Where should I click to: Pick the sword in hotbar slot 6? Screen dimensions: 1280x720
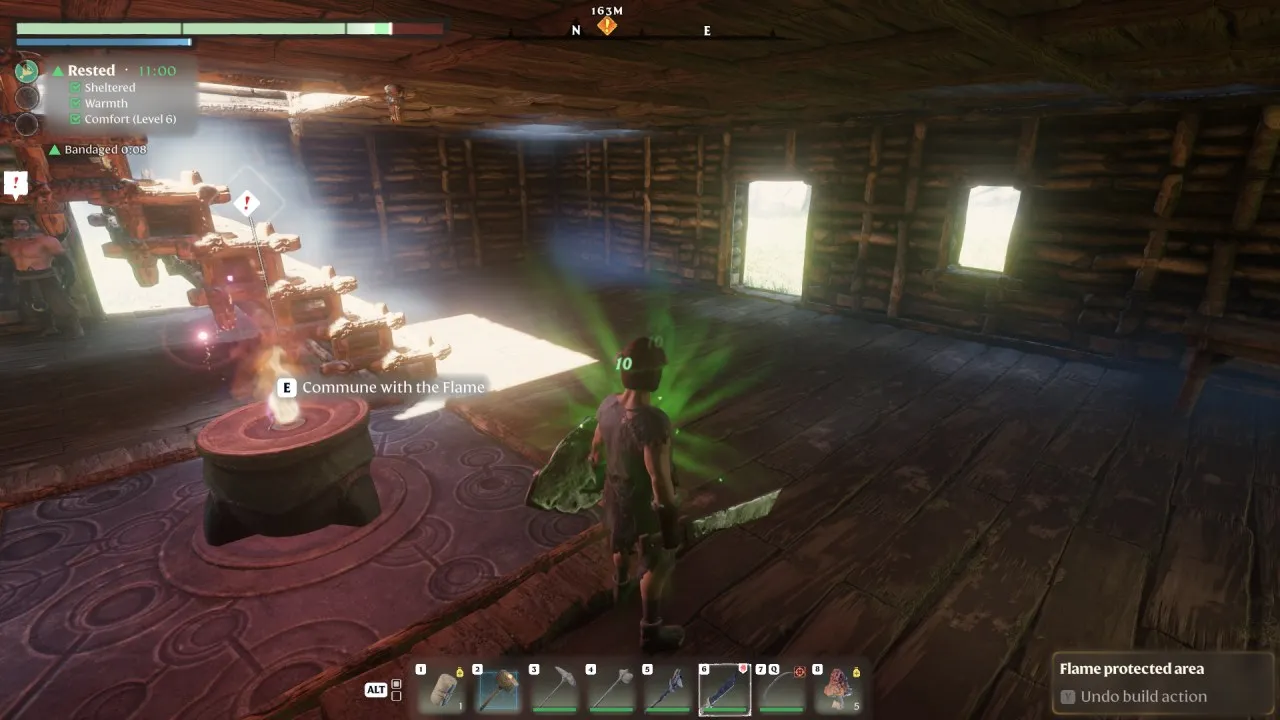point(724,689)
